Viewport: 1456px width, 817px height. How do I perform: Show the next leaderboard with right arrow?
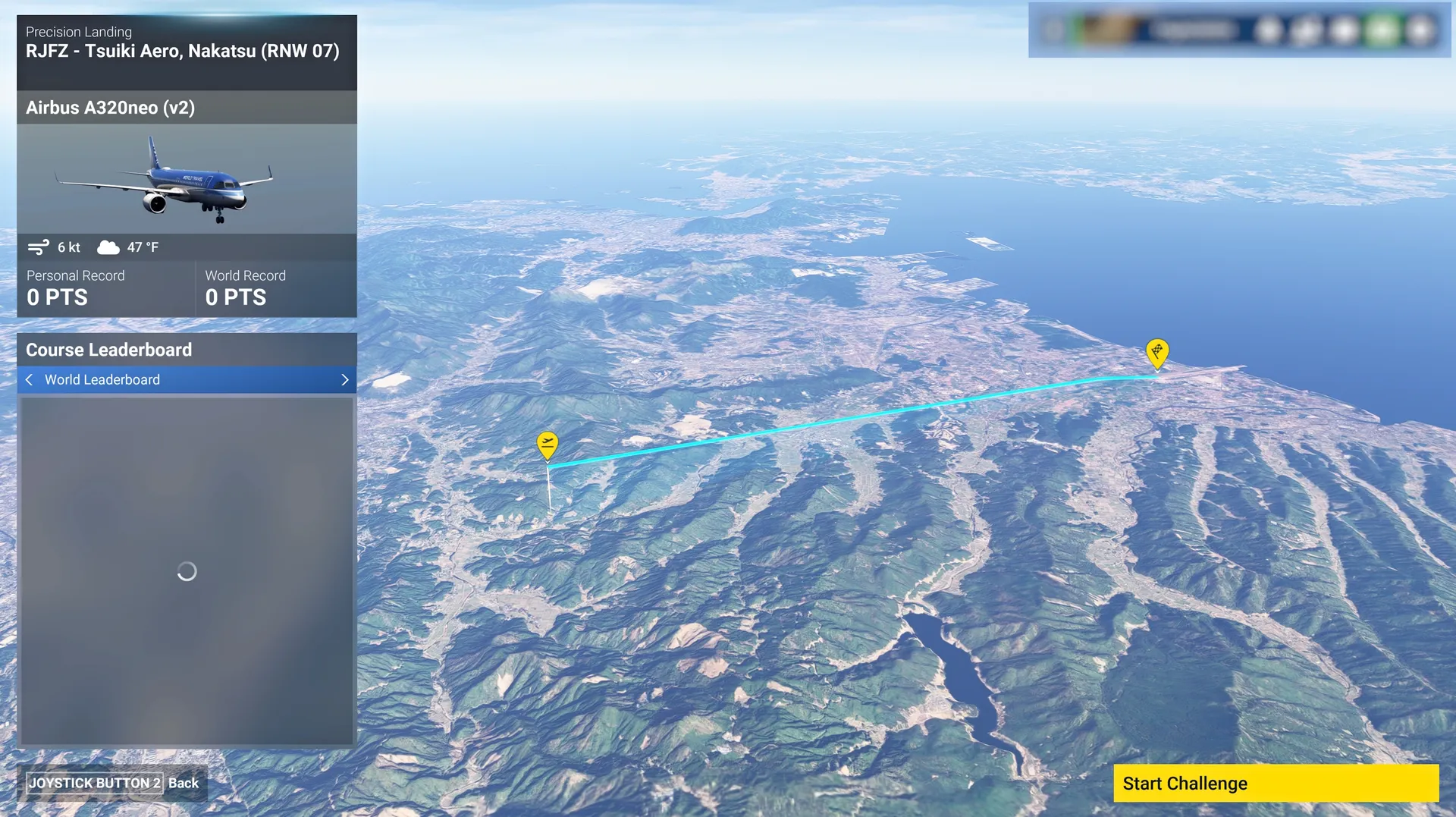pyautogui.click(x=345, y=379)
